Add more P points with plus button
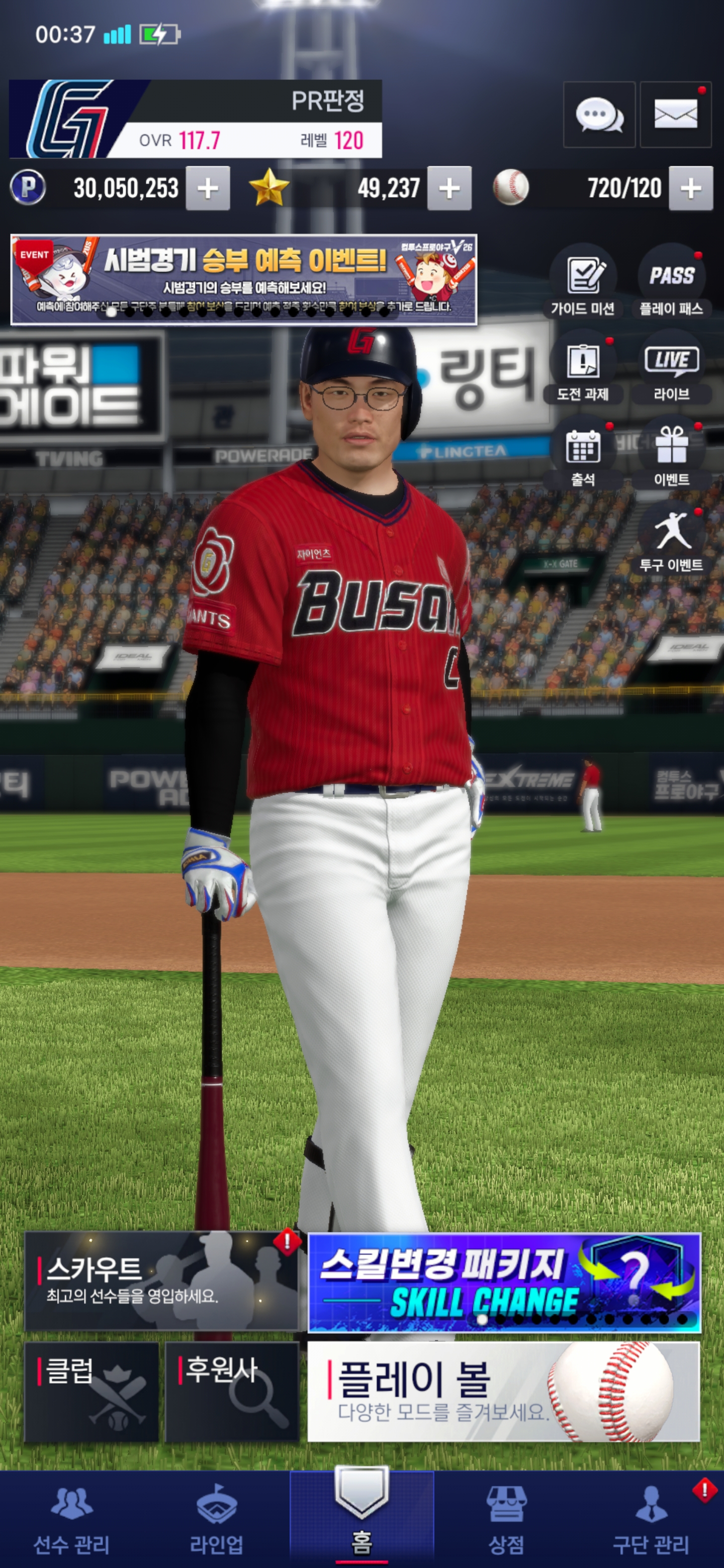This screenshot has width=724, height=1568. pos(208,188)
